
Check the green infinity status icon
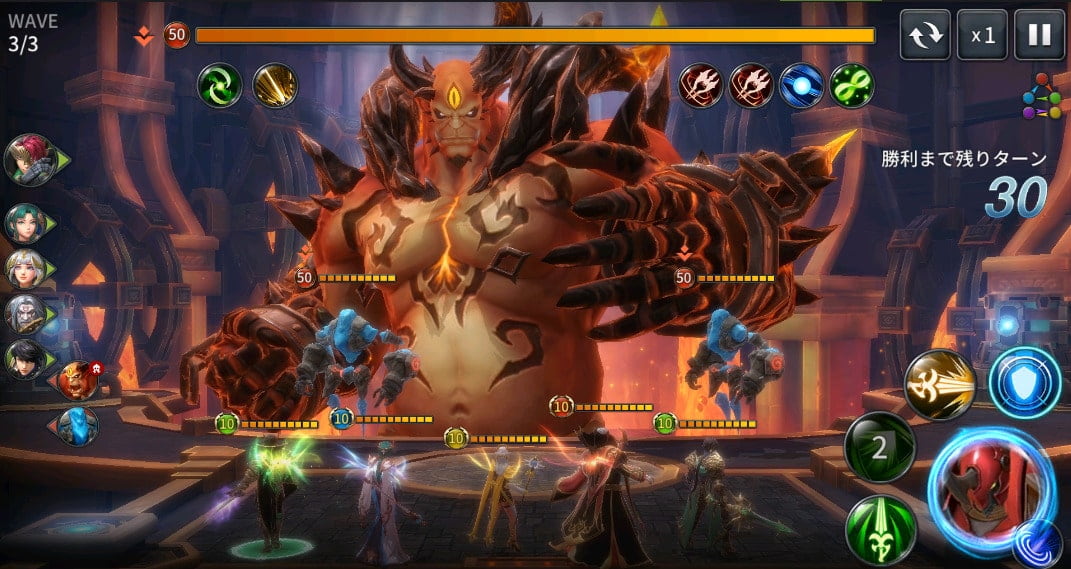coord(852,85)
